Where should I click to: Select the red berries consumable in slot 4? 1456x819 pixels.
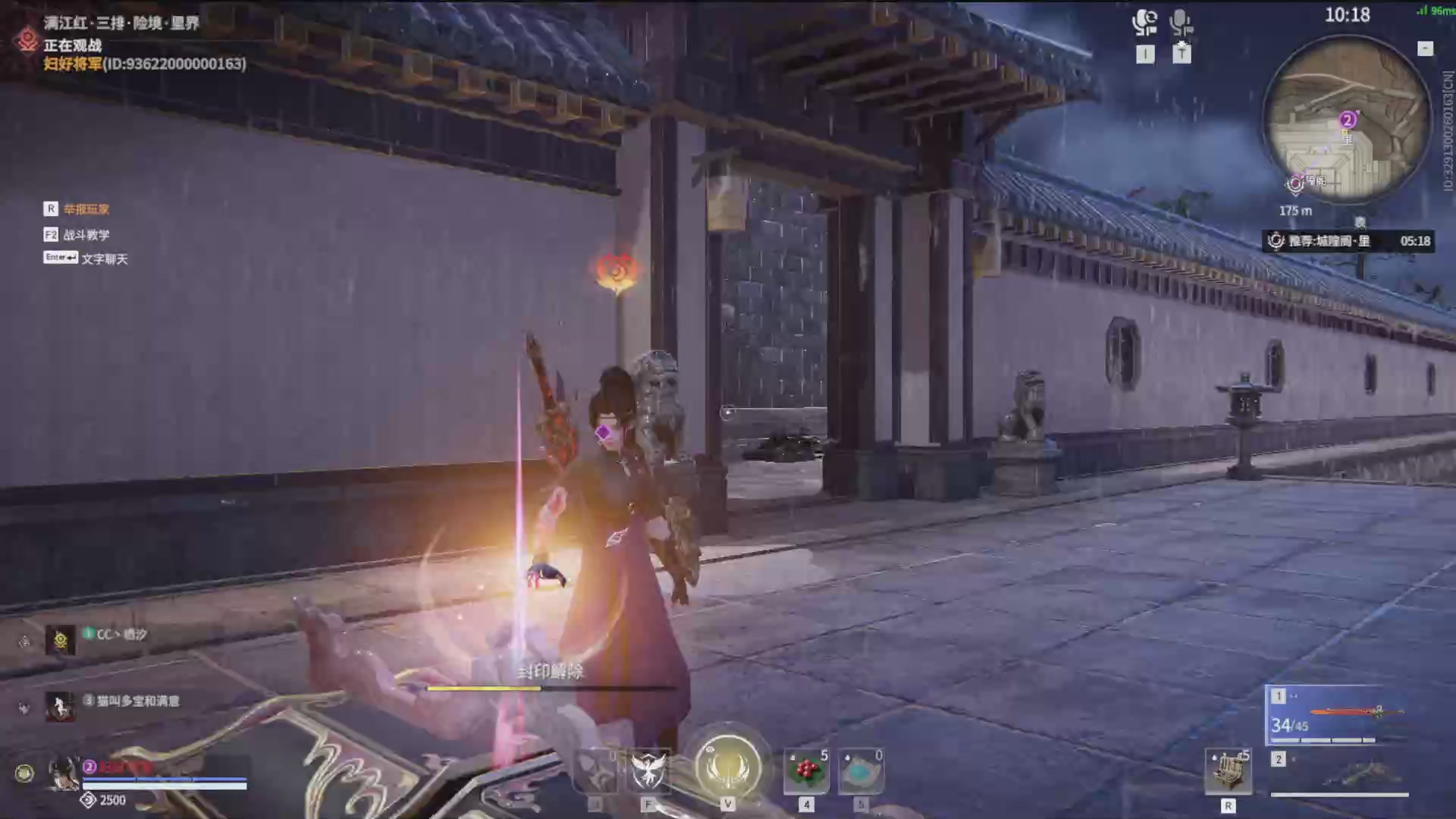pos(805,771)
